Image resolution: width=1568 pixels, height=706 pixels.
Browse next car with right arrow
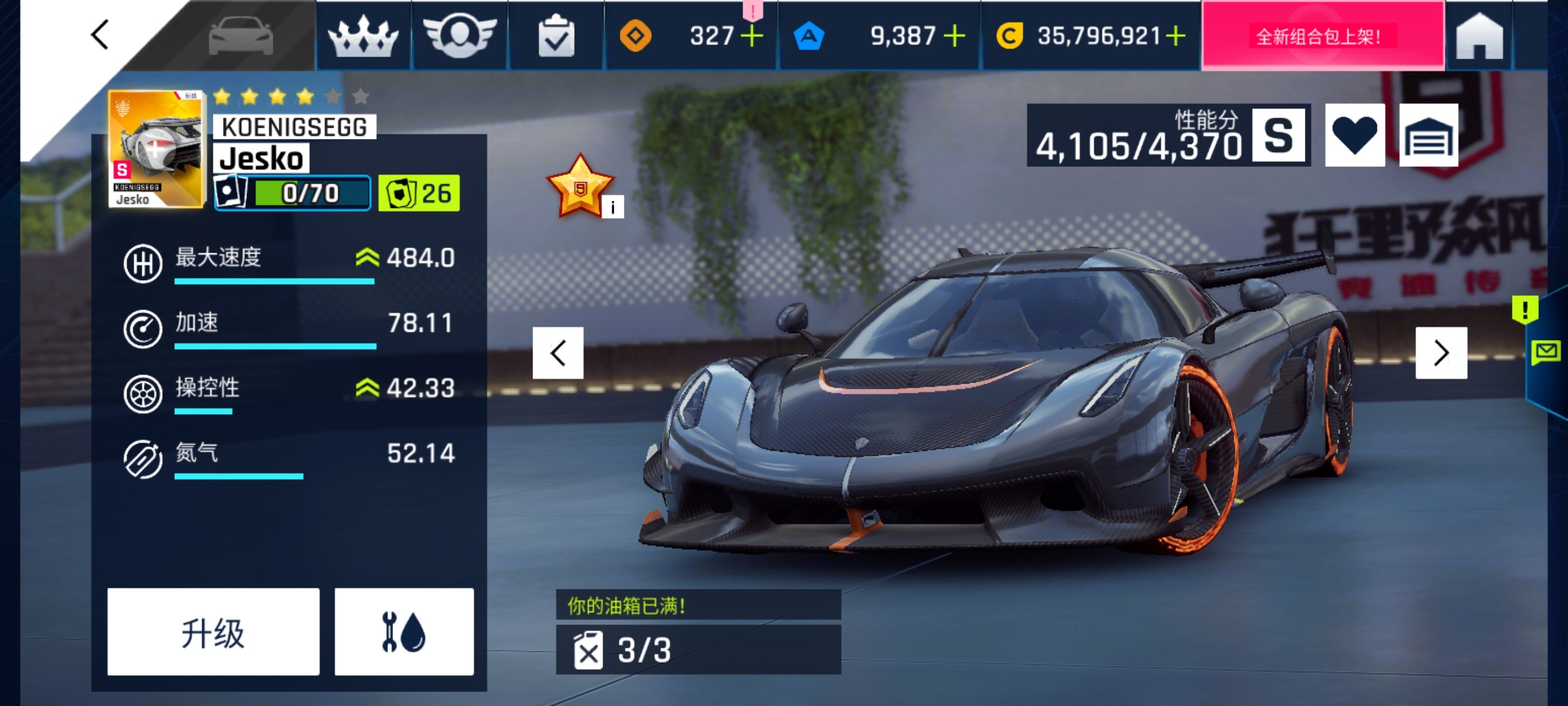tap(1441, 352)
